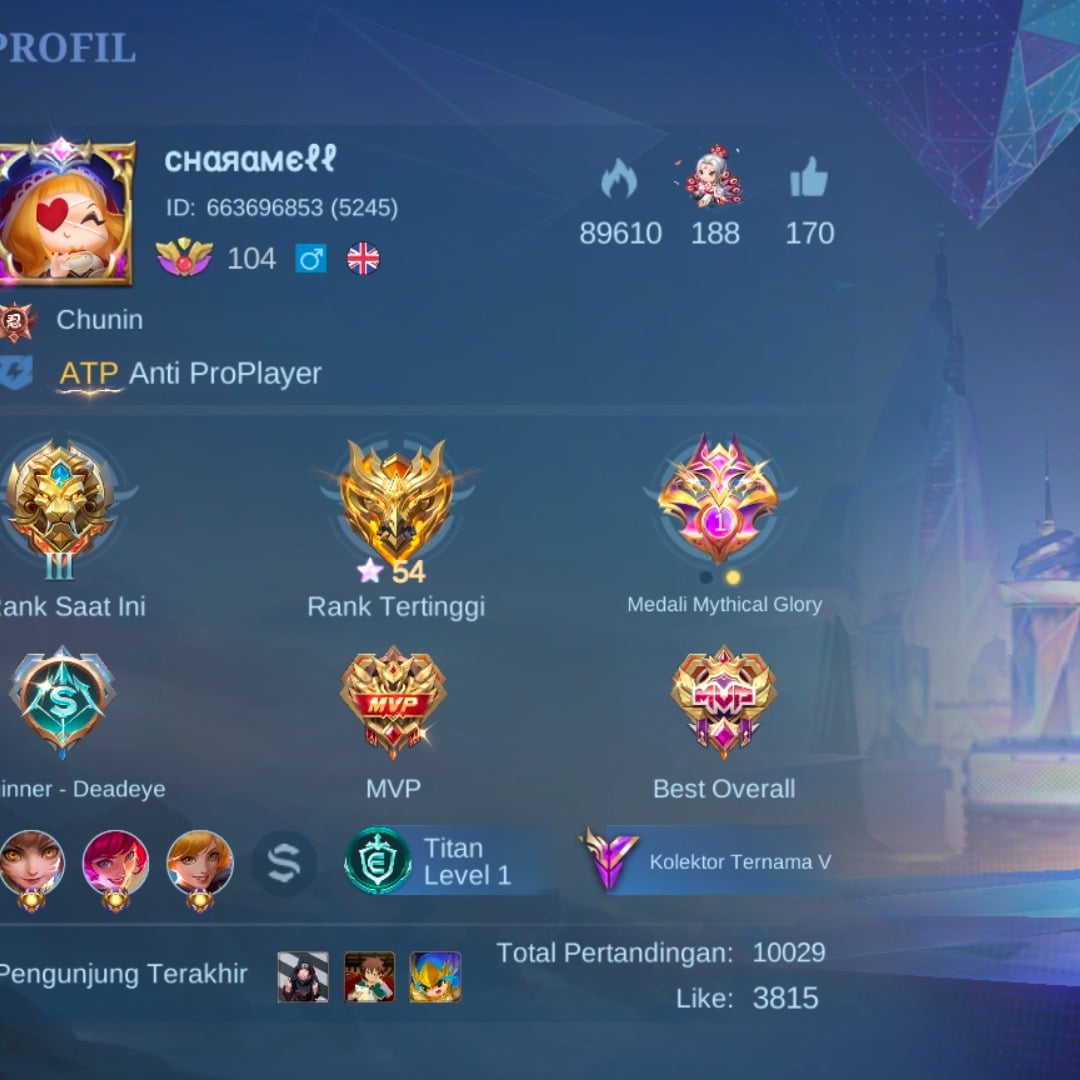The width and height of the screenshot is (1080, 1080).
Task: Open the brown-haired recent visitor's avatar
Action: coord(369,977)
